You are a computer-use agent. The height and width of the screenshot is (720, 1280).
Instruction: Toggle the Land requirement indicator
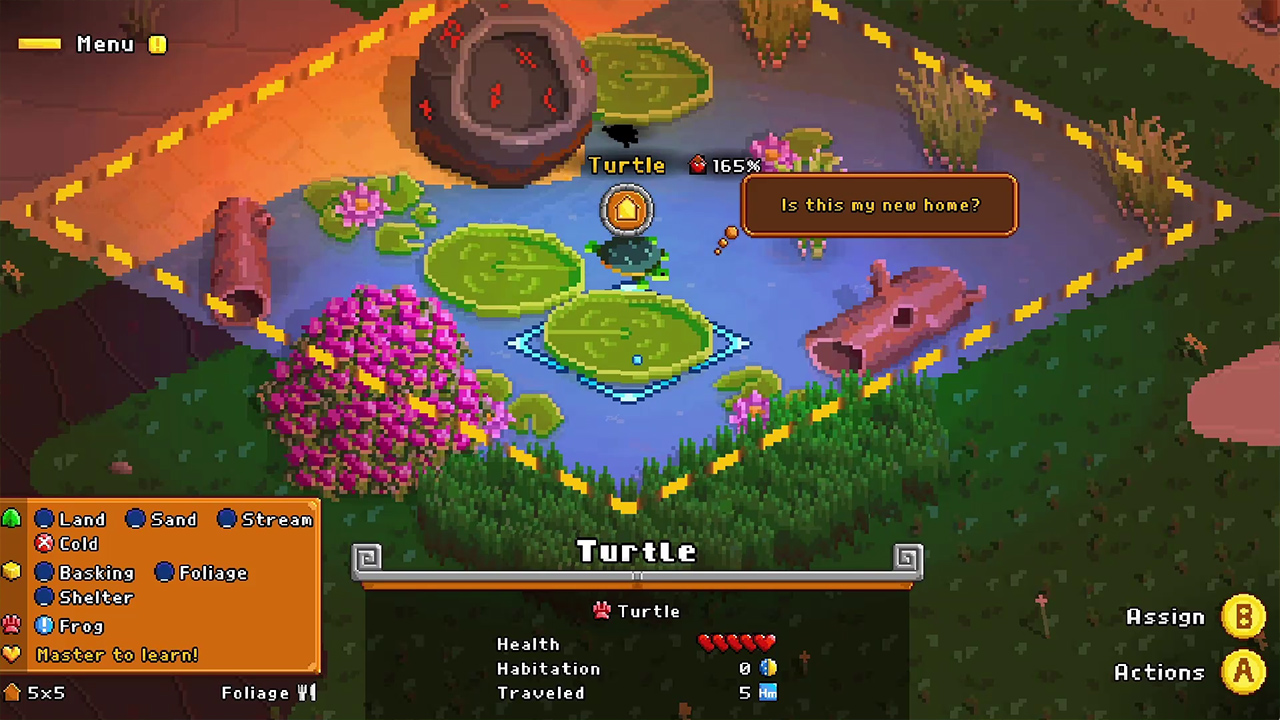45,519
